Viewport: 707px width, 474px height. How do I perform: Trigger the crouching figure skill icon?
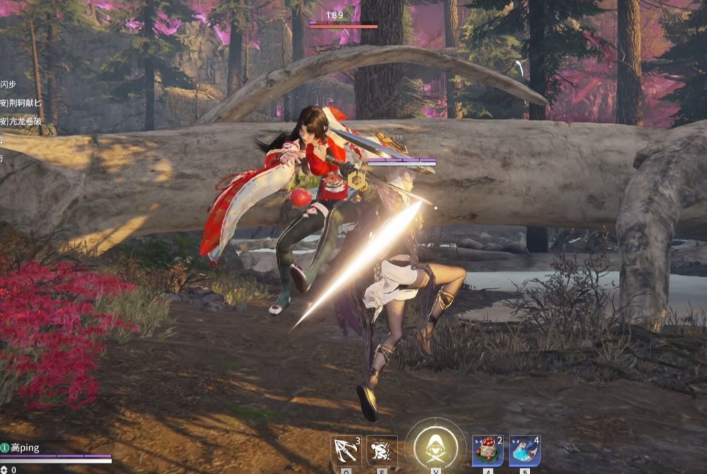click(381, 451)
